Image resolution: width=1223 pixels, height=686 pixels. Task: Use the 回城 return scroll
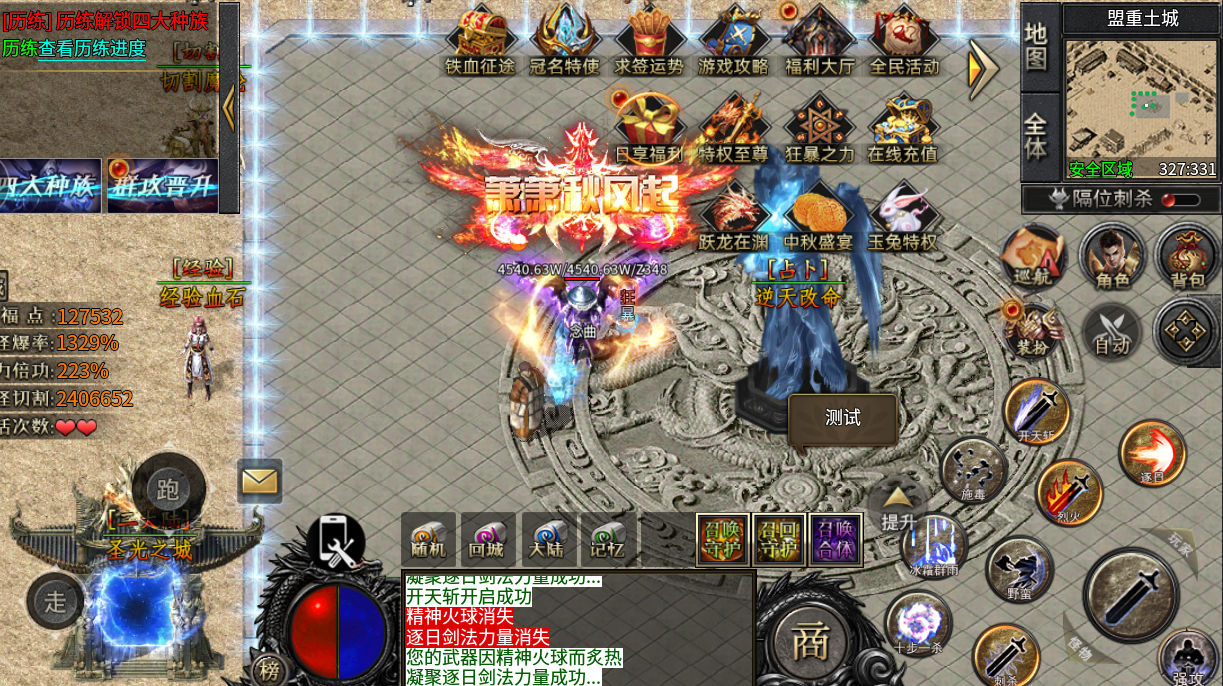tap(488, 540)
